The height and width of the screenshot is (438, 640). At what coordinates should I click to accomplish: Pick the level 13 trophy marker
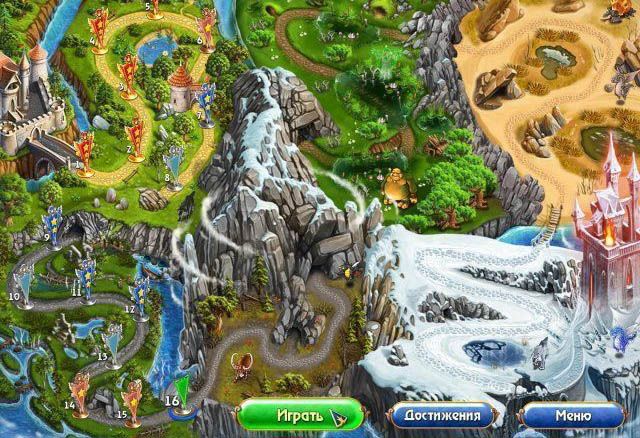pos(111,344)
